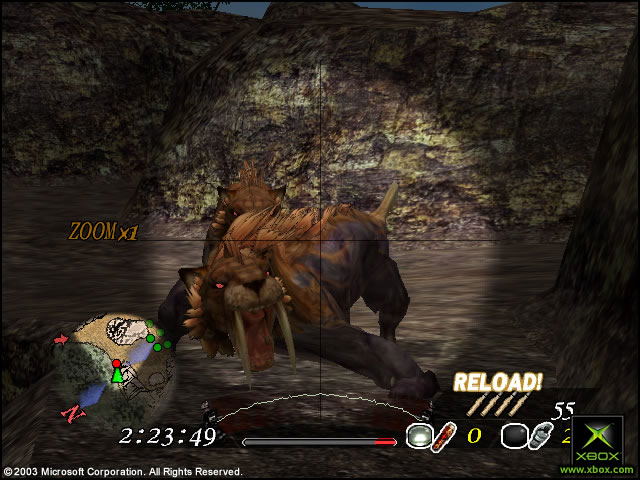Click the red north compass marker
The image size is (640, 480).
71,411
